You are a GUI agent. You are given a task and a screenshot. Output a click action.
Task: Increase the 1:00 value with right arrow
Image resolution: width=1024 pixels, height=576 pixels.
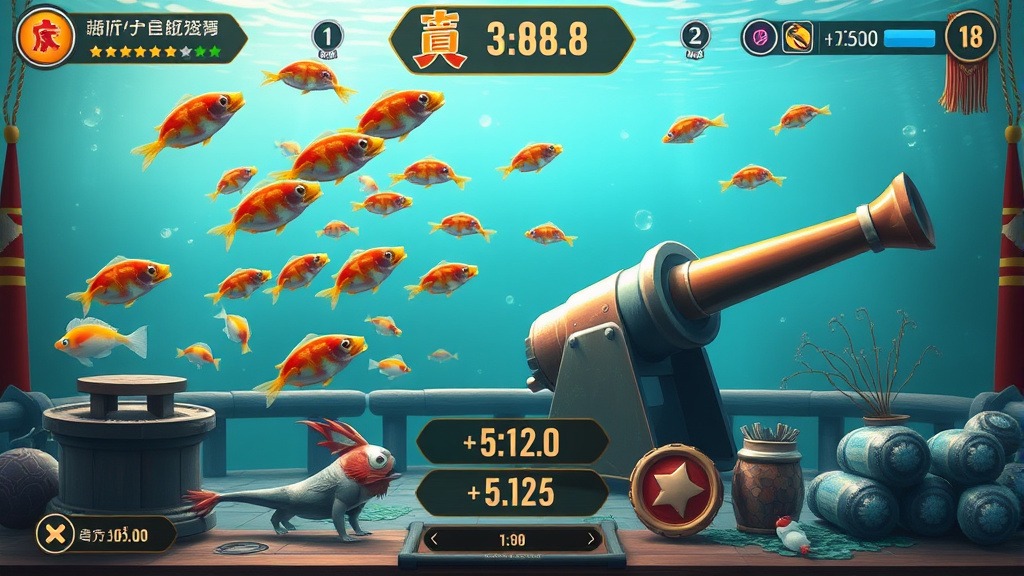click(590, 540)
